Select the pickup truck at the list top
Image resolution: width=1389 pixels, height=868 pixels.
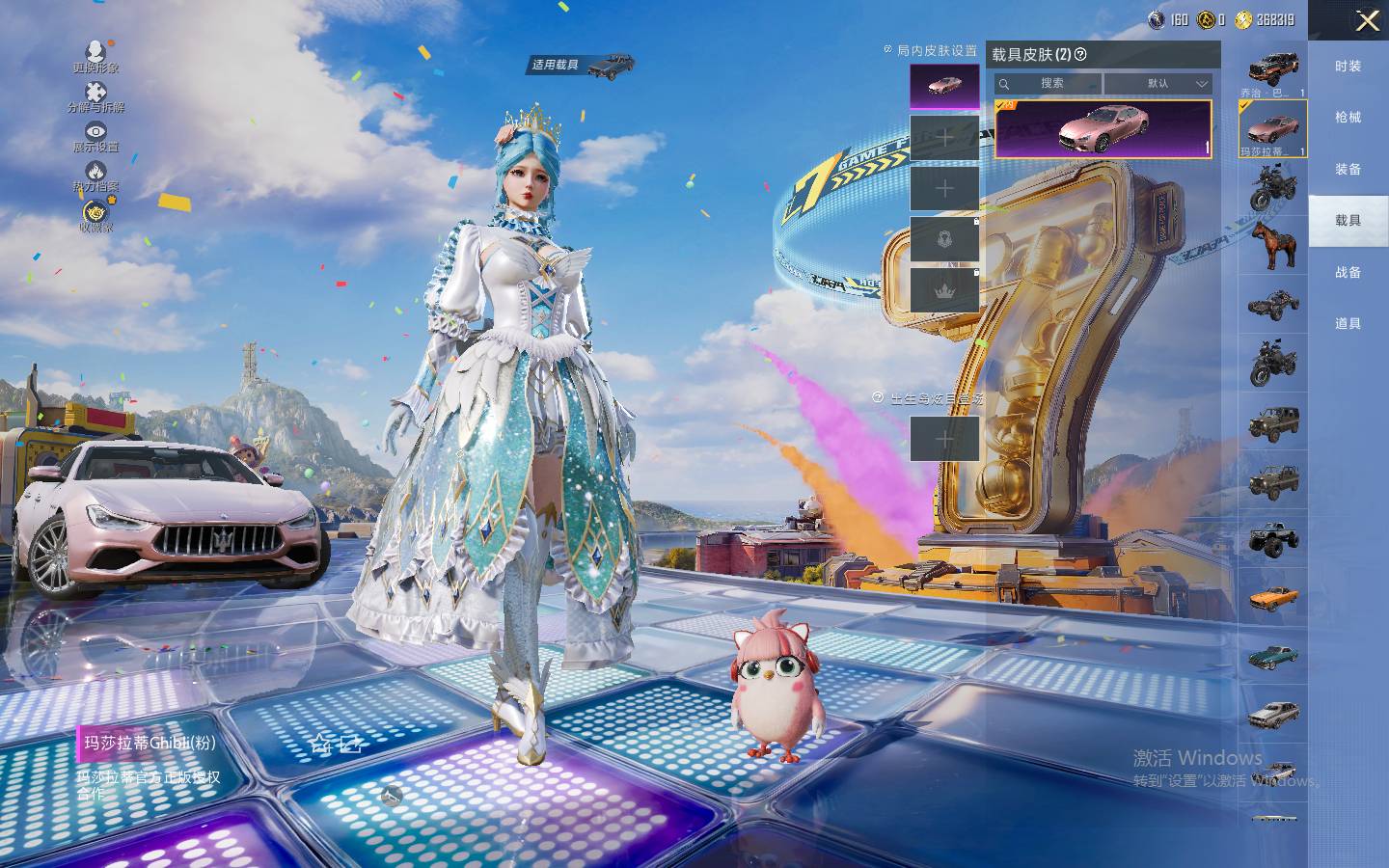(1273, 69)
